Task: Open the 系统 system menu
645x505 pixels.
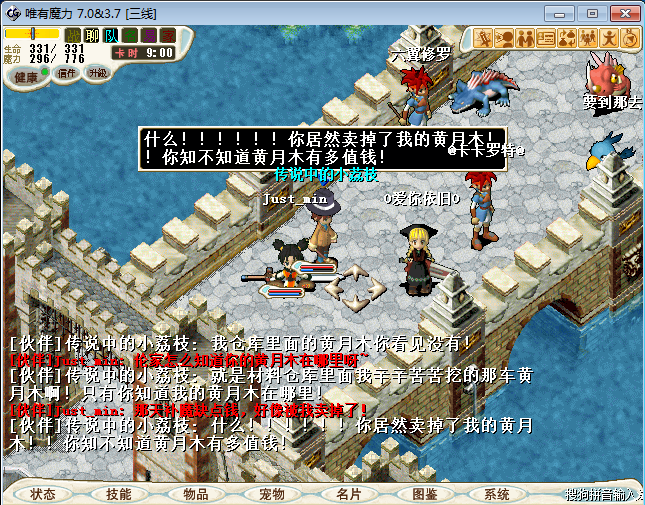Action: (x=497, y=494)
